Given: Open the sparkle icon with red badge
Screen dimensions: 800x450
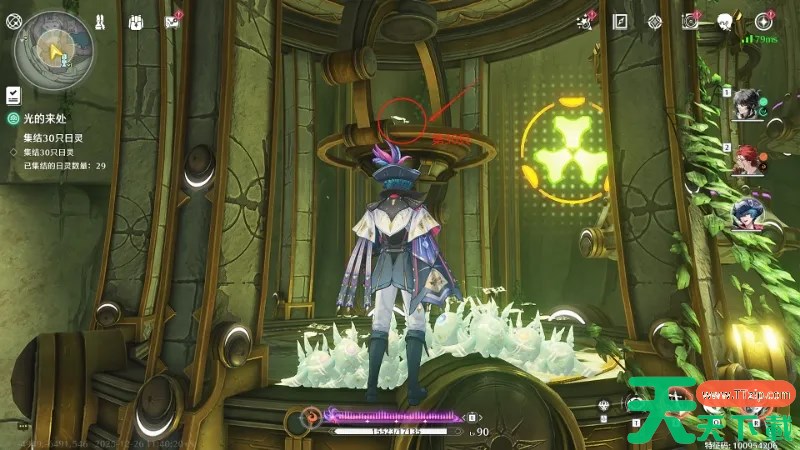Looking at the screenshot, I should [586, 21].
